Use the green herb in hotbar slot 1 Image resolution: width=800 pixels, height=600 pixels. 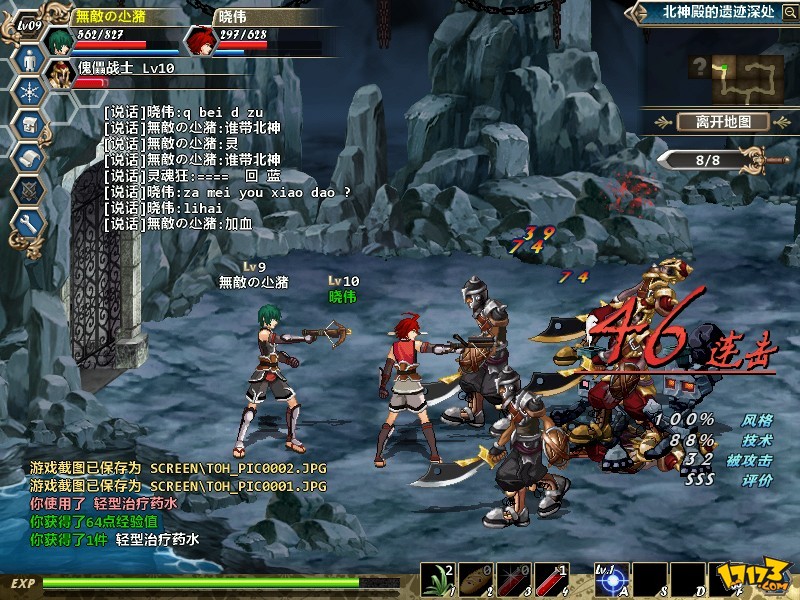[x=439, y=577]
